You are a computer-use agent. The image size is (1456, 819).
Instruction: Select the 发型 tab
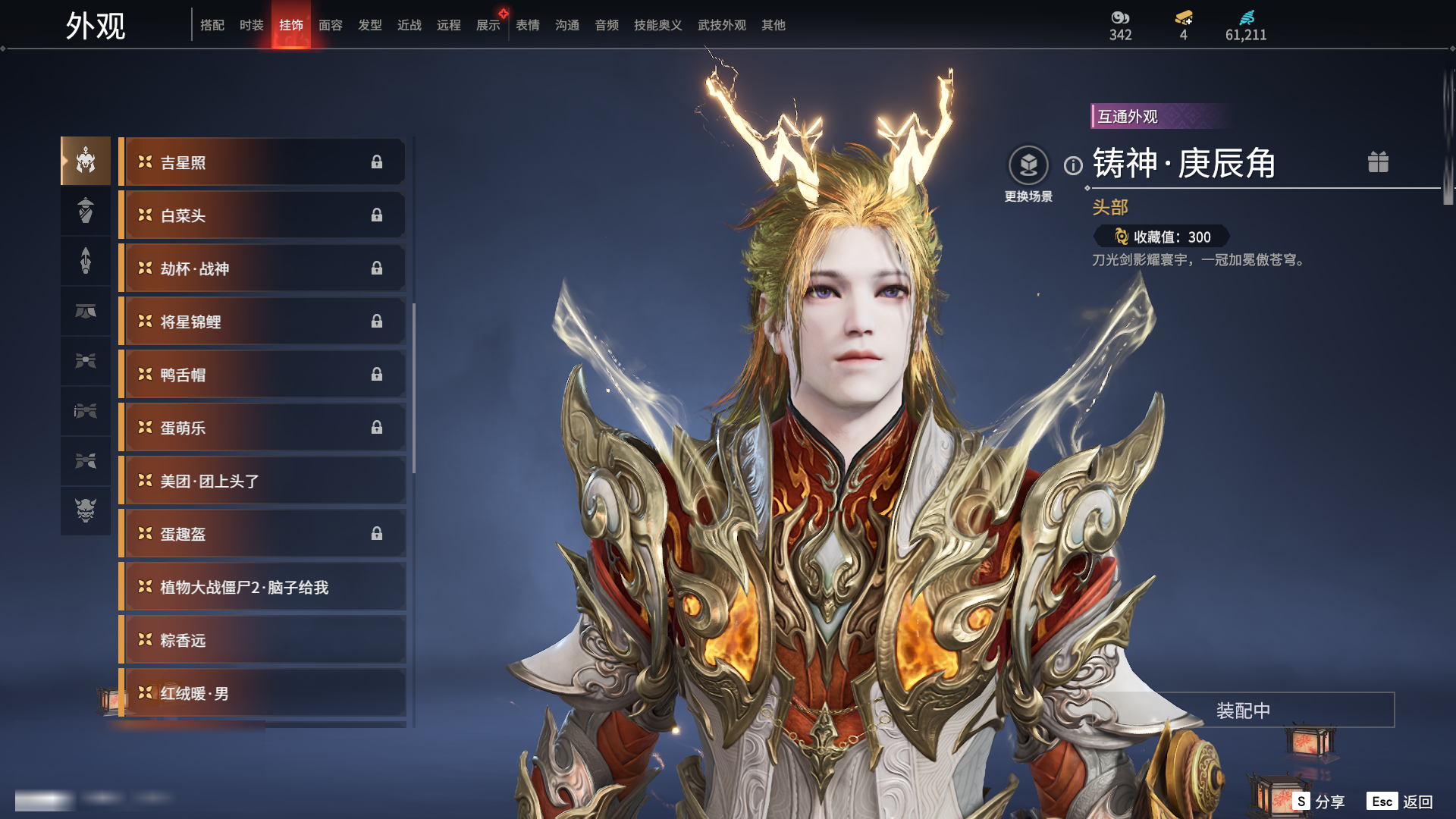click(x=369, y=25)
